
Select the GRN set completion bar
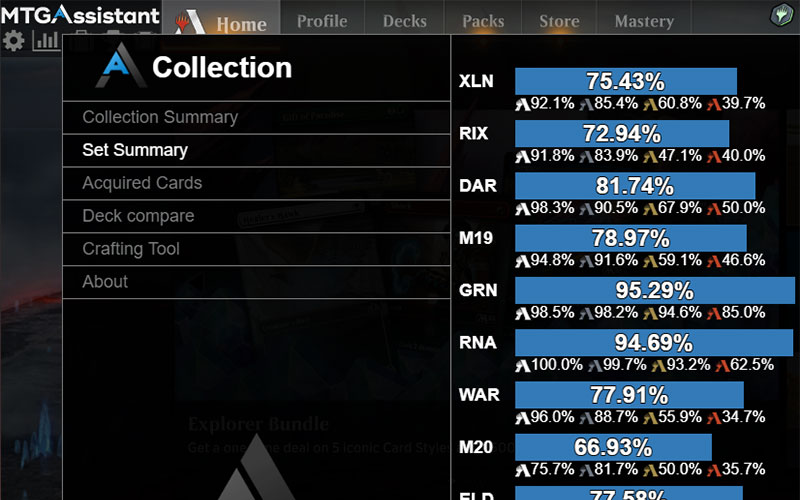pos(654,291)
